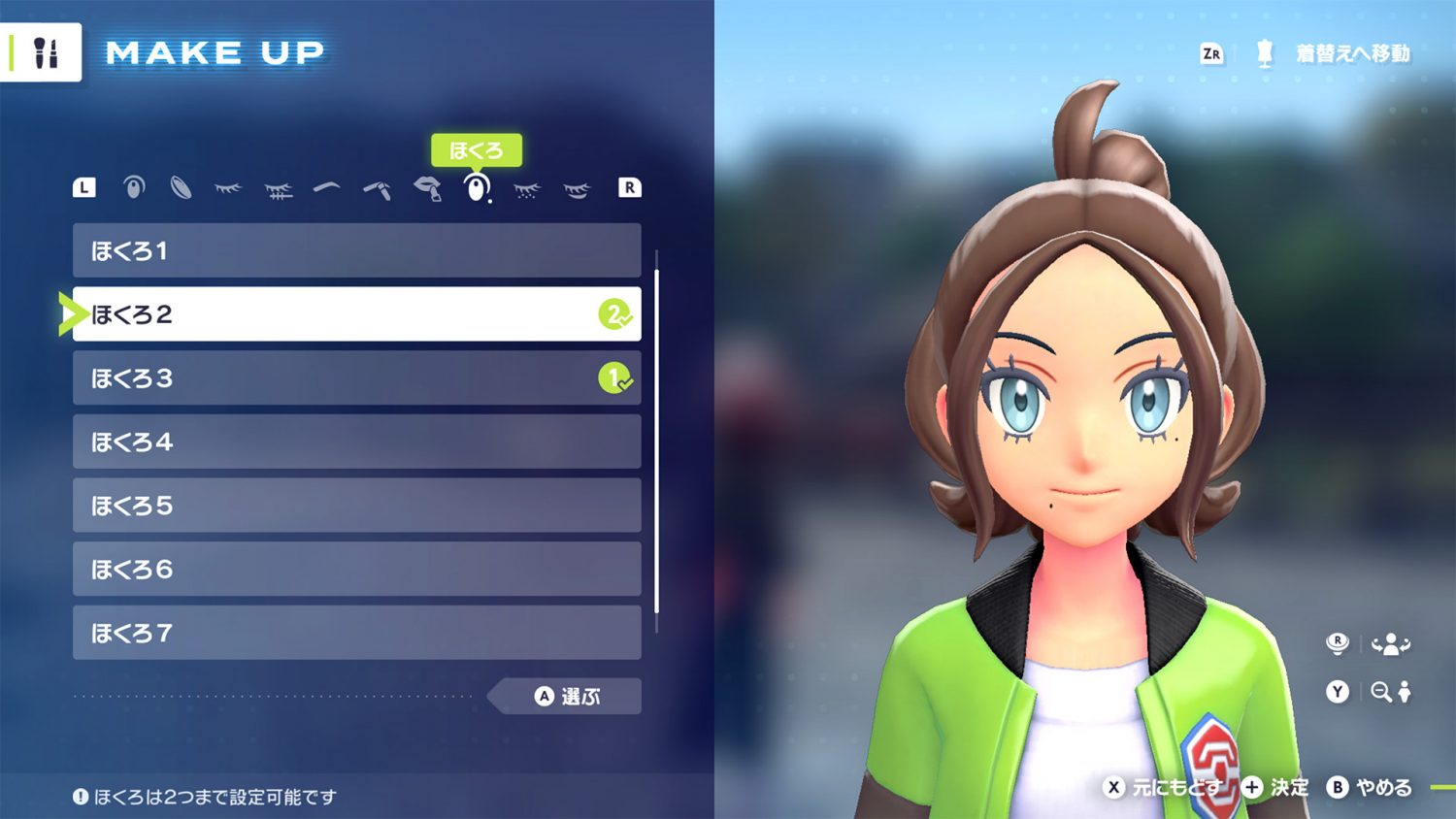This screenshot has width=1456, height=819.
Task: Open the mascara brush eyelash tab
Action: pos(279,189)
